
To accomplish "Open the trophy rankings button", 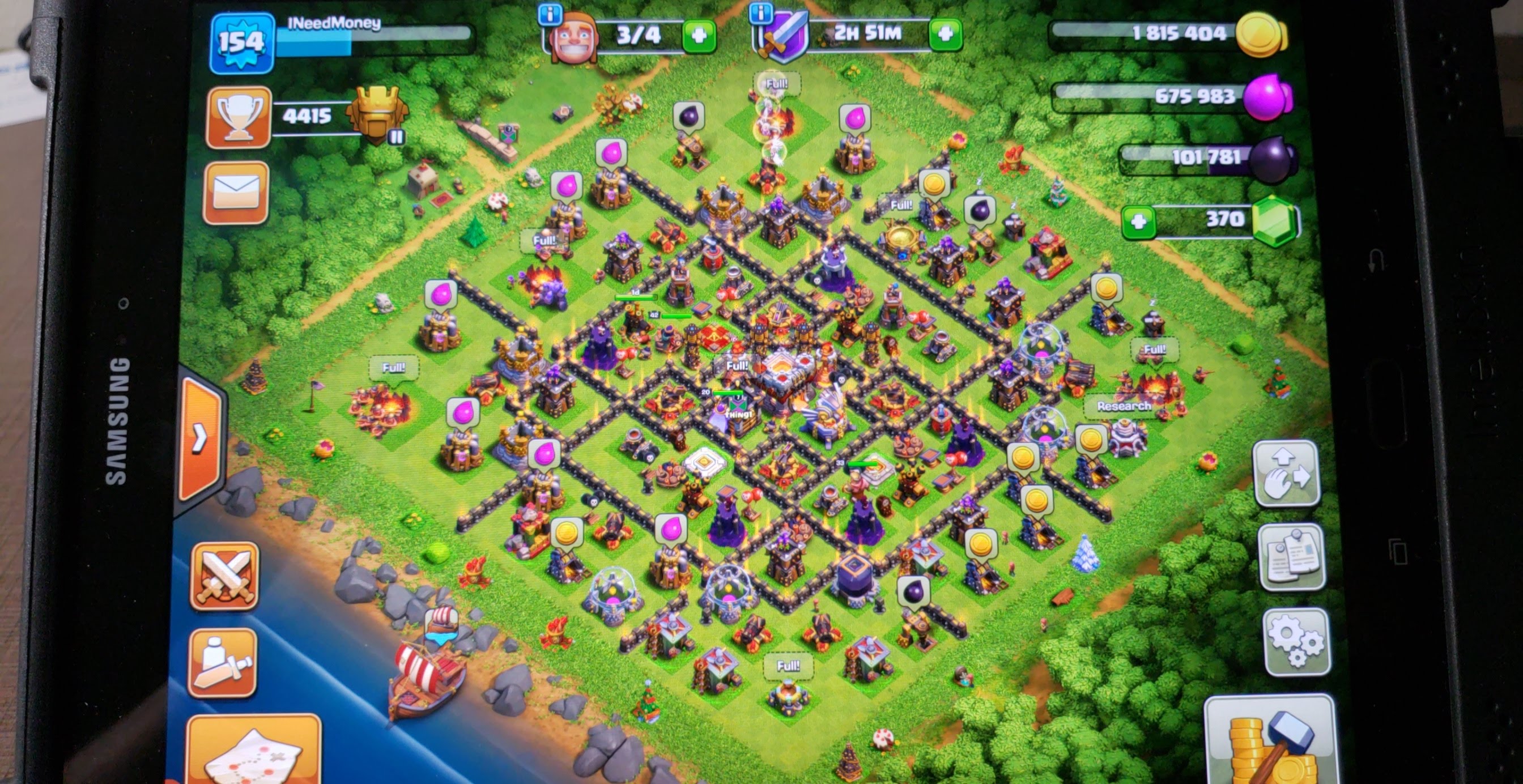I will [239, 117].
